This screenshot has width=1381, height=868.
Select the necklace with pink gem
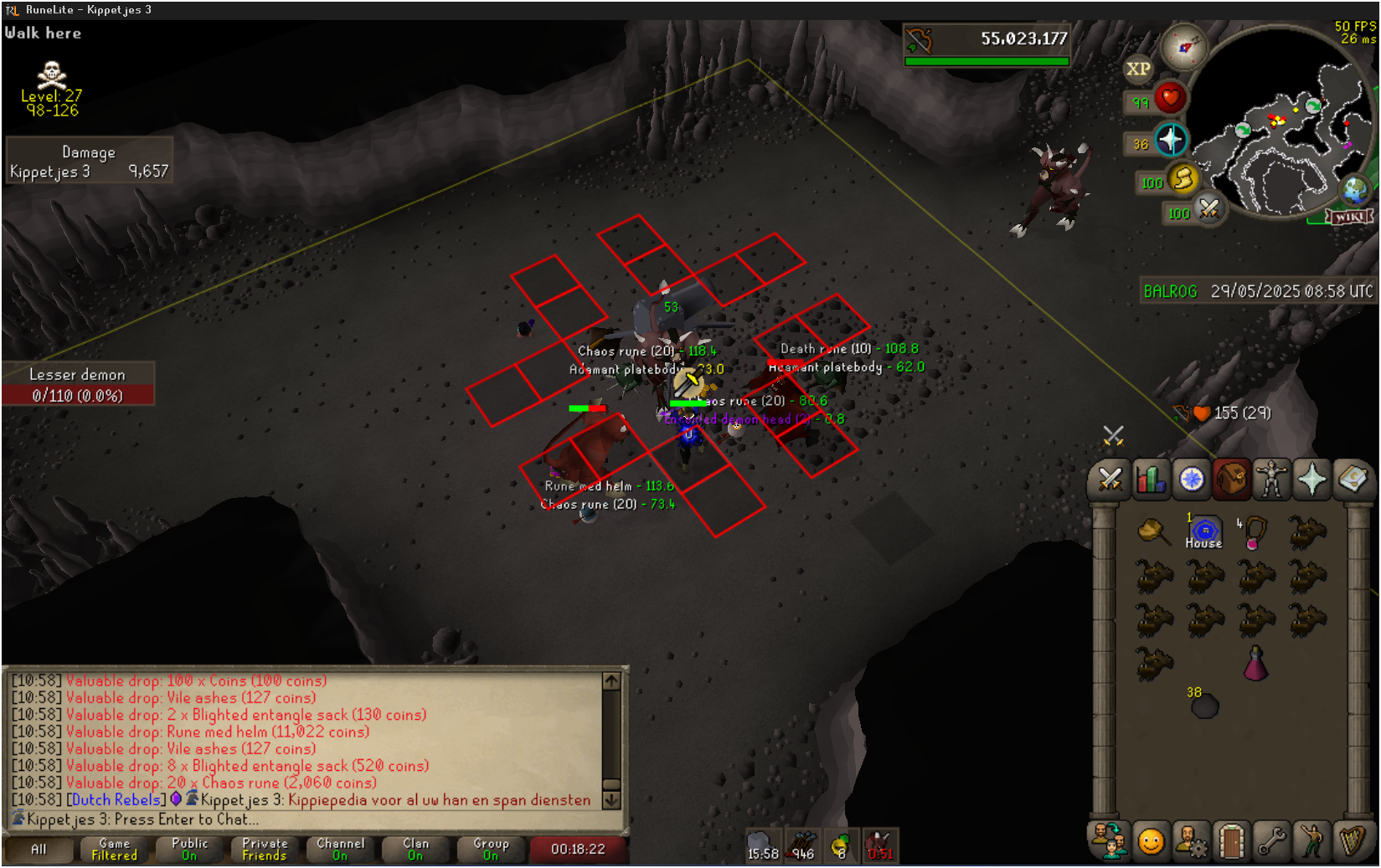point(1254,532)
